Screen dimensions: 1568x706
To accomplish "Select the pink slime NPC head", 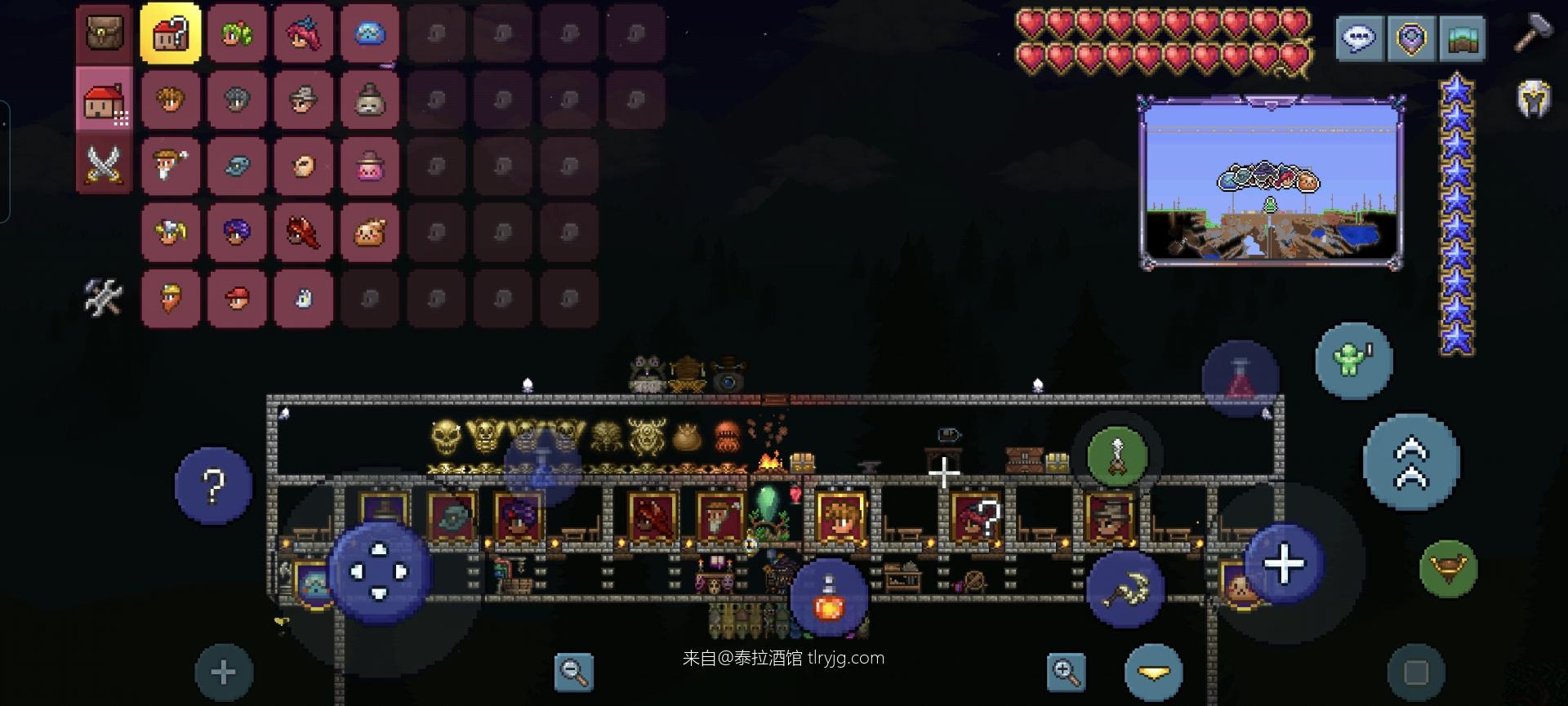I will [x=370, y=166].
